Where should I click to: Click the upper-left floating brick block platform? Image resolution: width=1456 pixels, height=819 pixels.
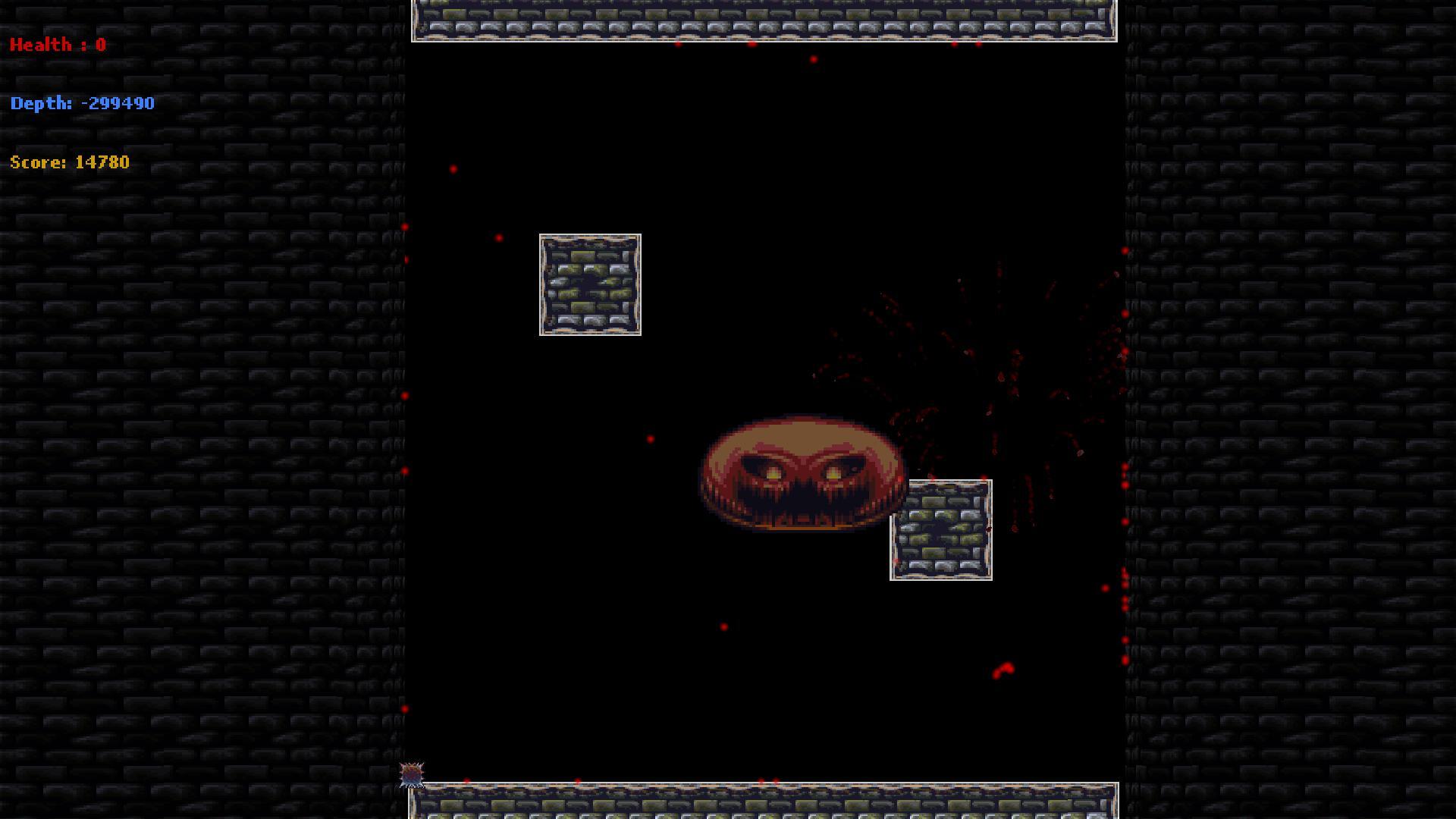(590, 285)
